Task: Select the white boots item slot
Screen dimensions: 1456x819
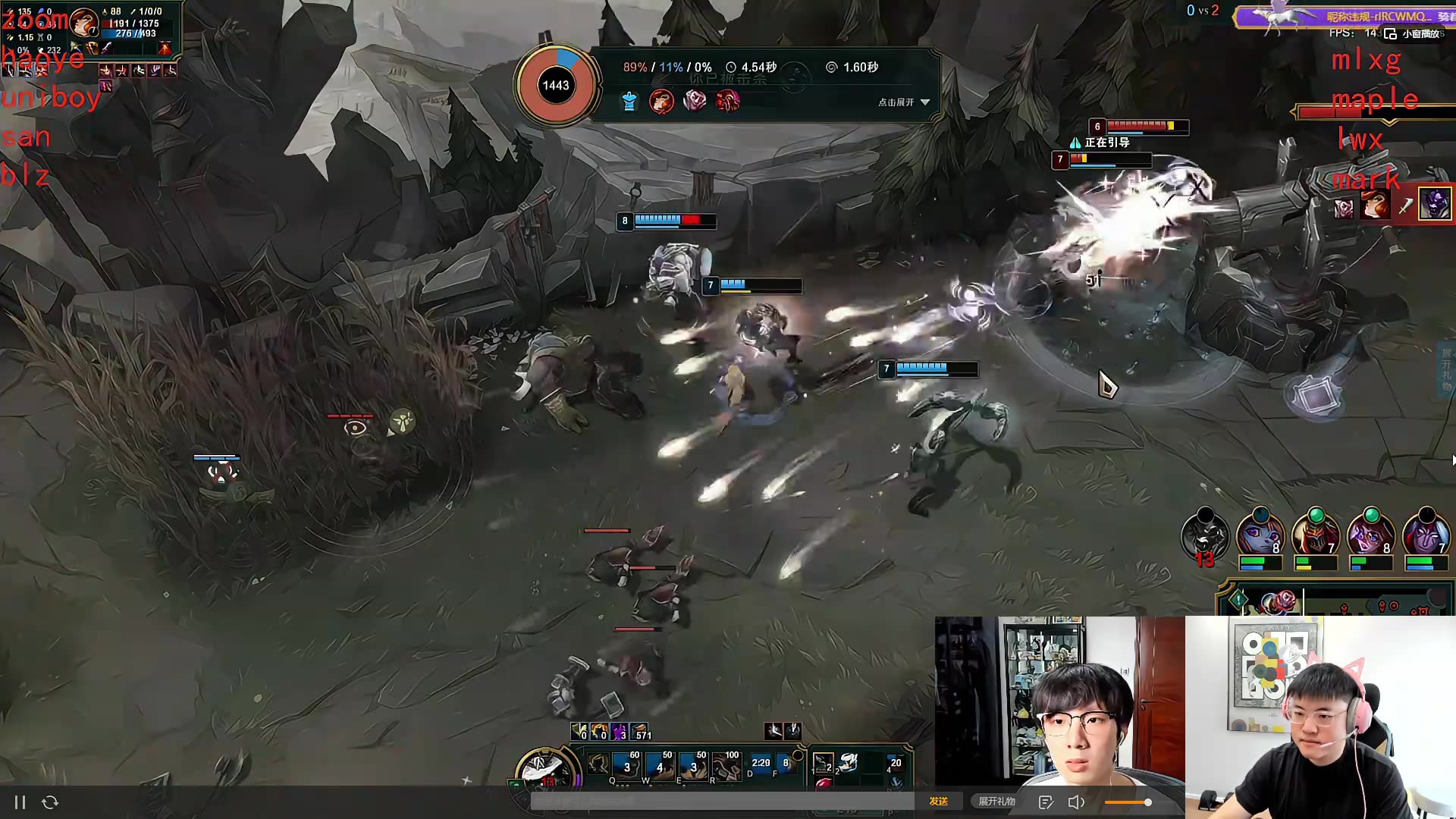Action: click(x=849, y=763)
